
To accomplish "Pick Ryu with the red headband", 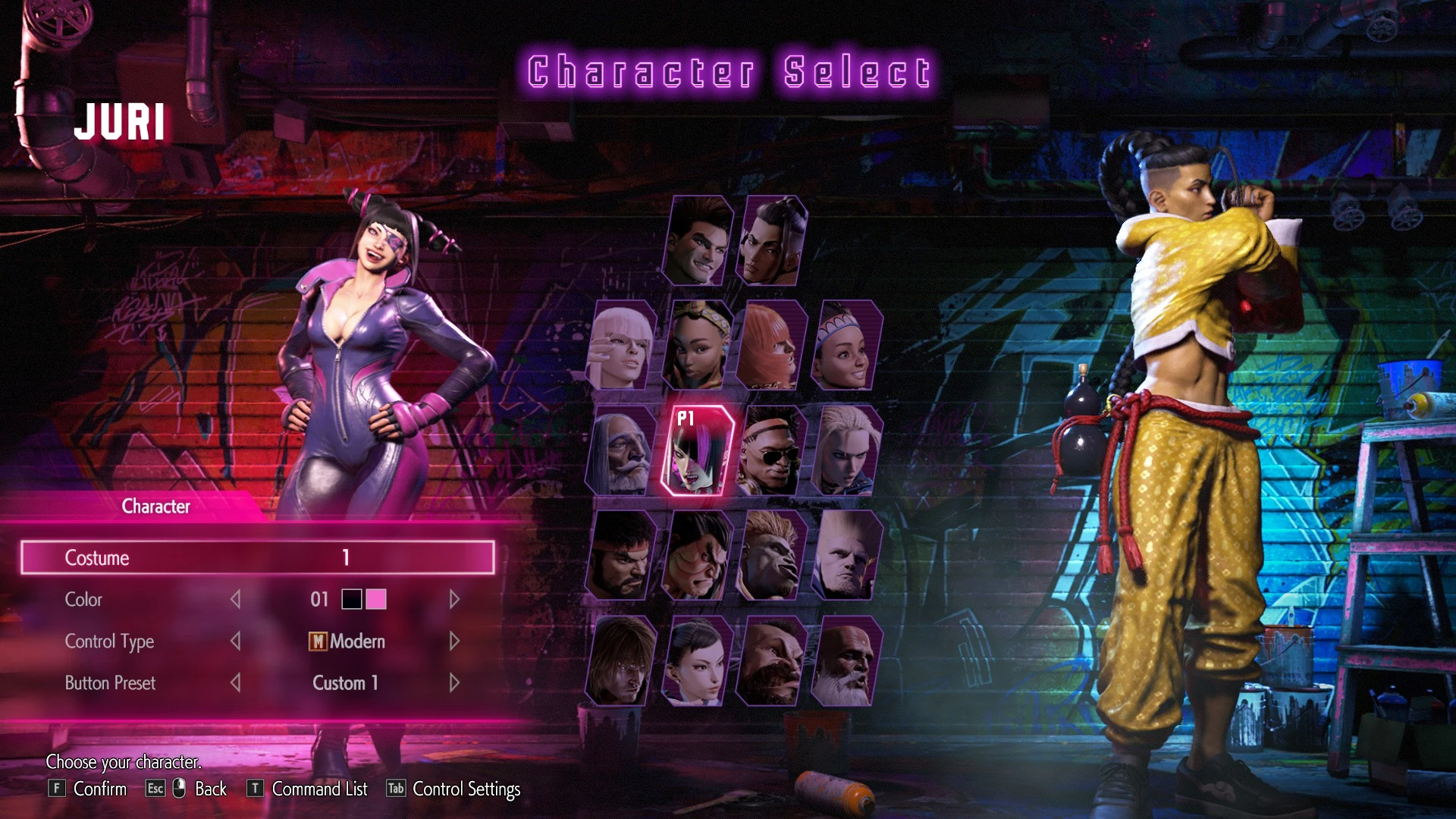I will 622,555.
